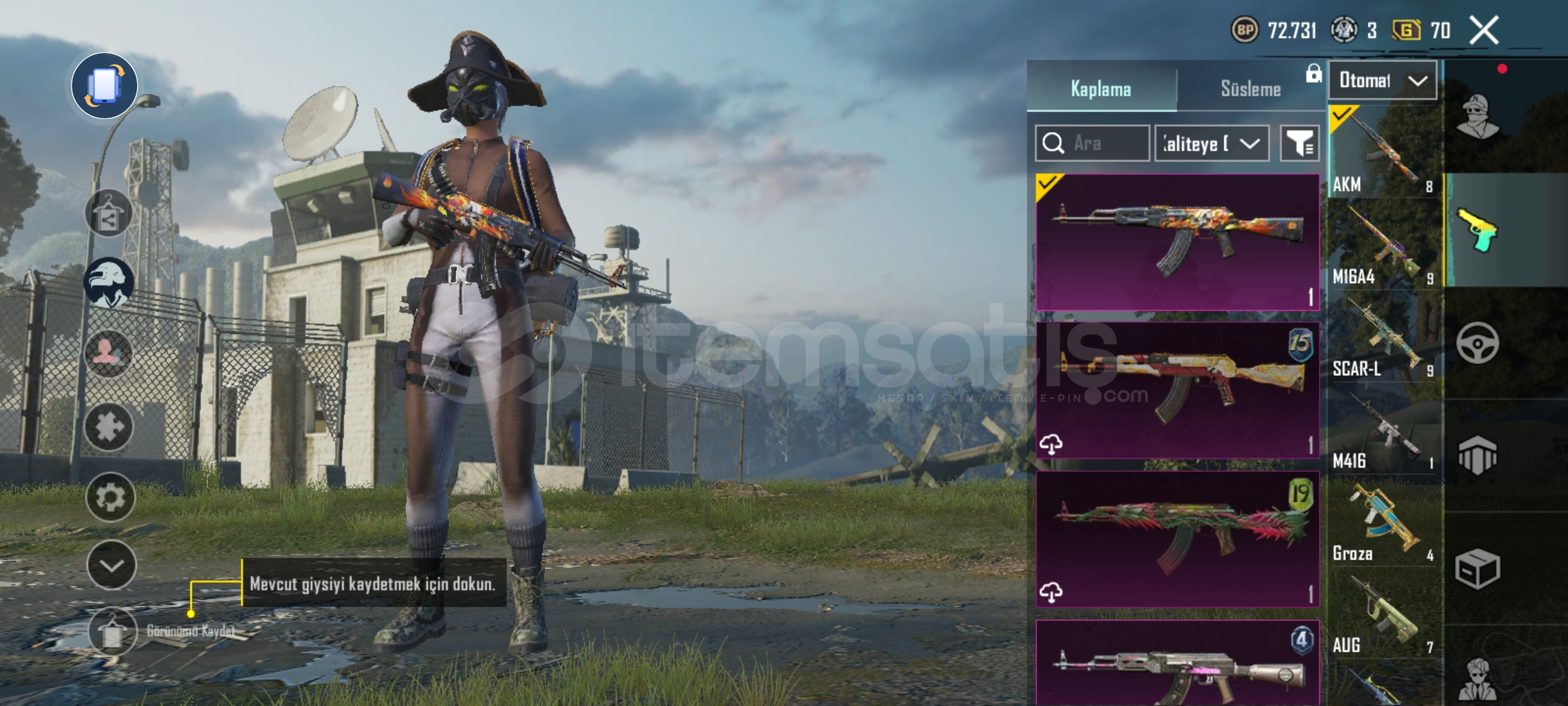The image size is (1568, 706).
Task: Open the Süsleme tab
Action: (1250, 88)
